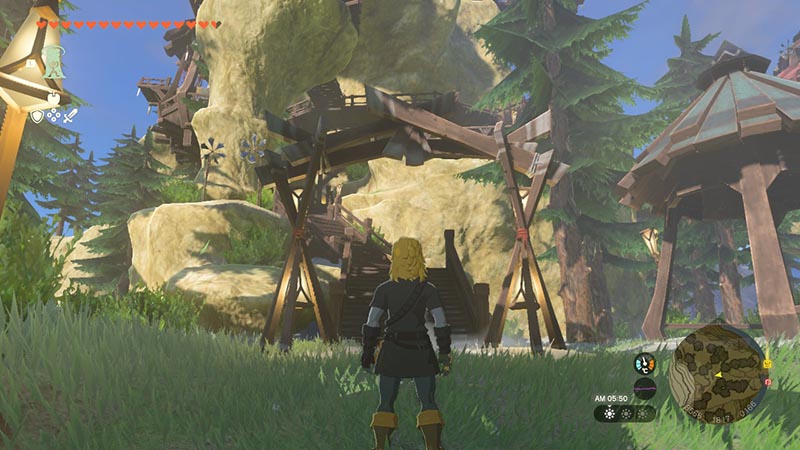Select the shield equipment icon
Screen dimensions: 800x450
[37, 116]
